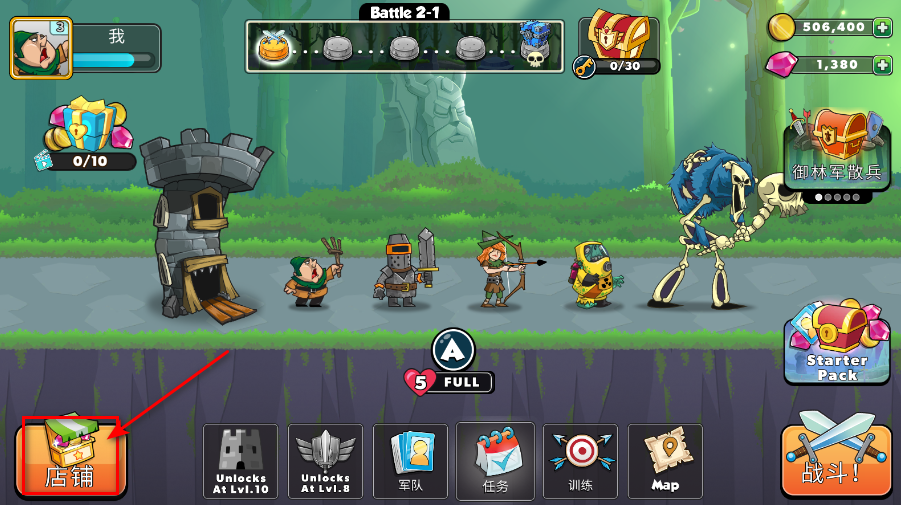Viewport: 901px width, 505px height.
Task: Open the player profile avatar
Action: click(41, 48)
